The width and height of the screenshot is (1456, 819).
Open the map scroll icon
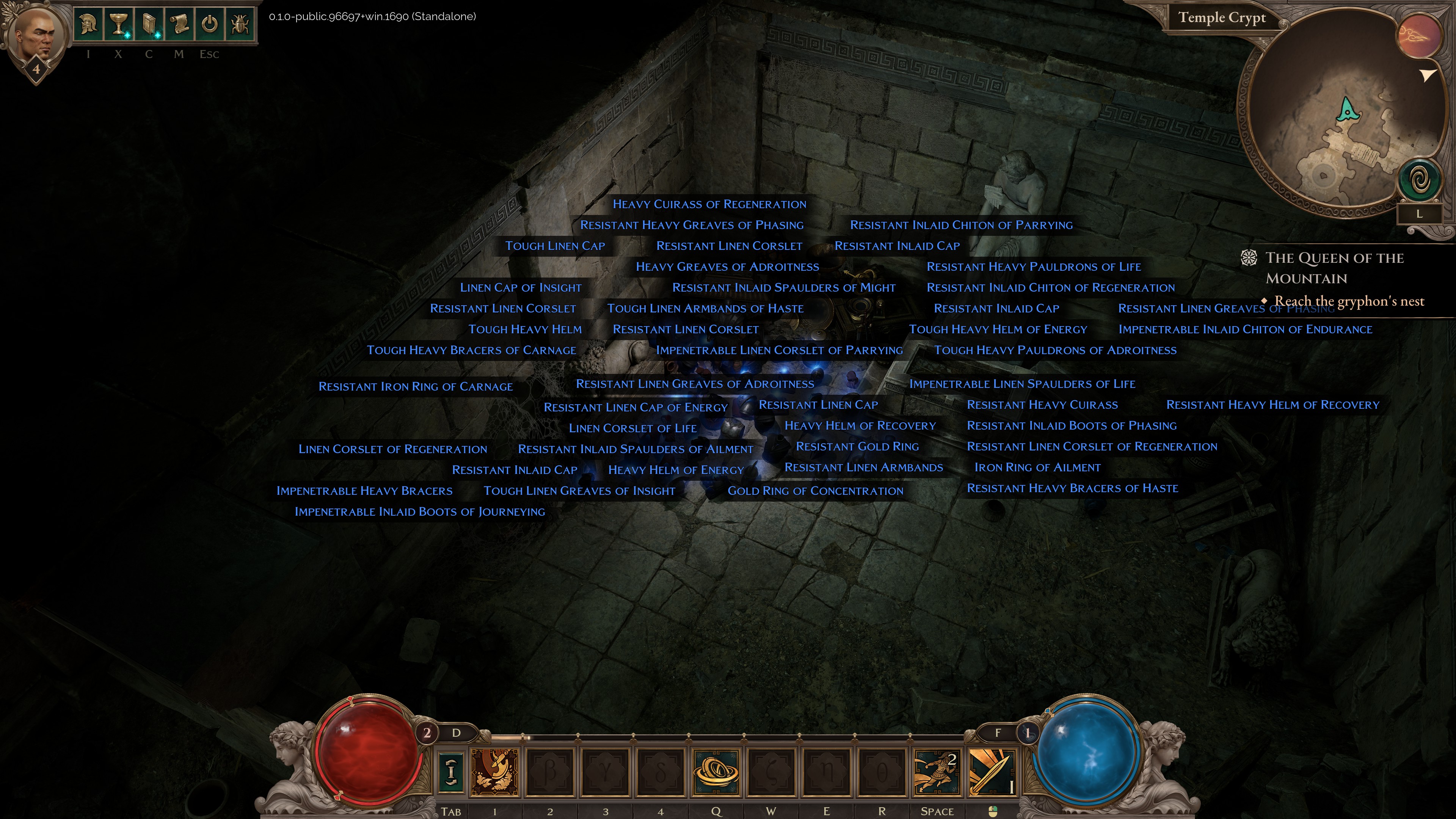pos(179,24)
